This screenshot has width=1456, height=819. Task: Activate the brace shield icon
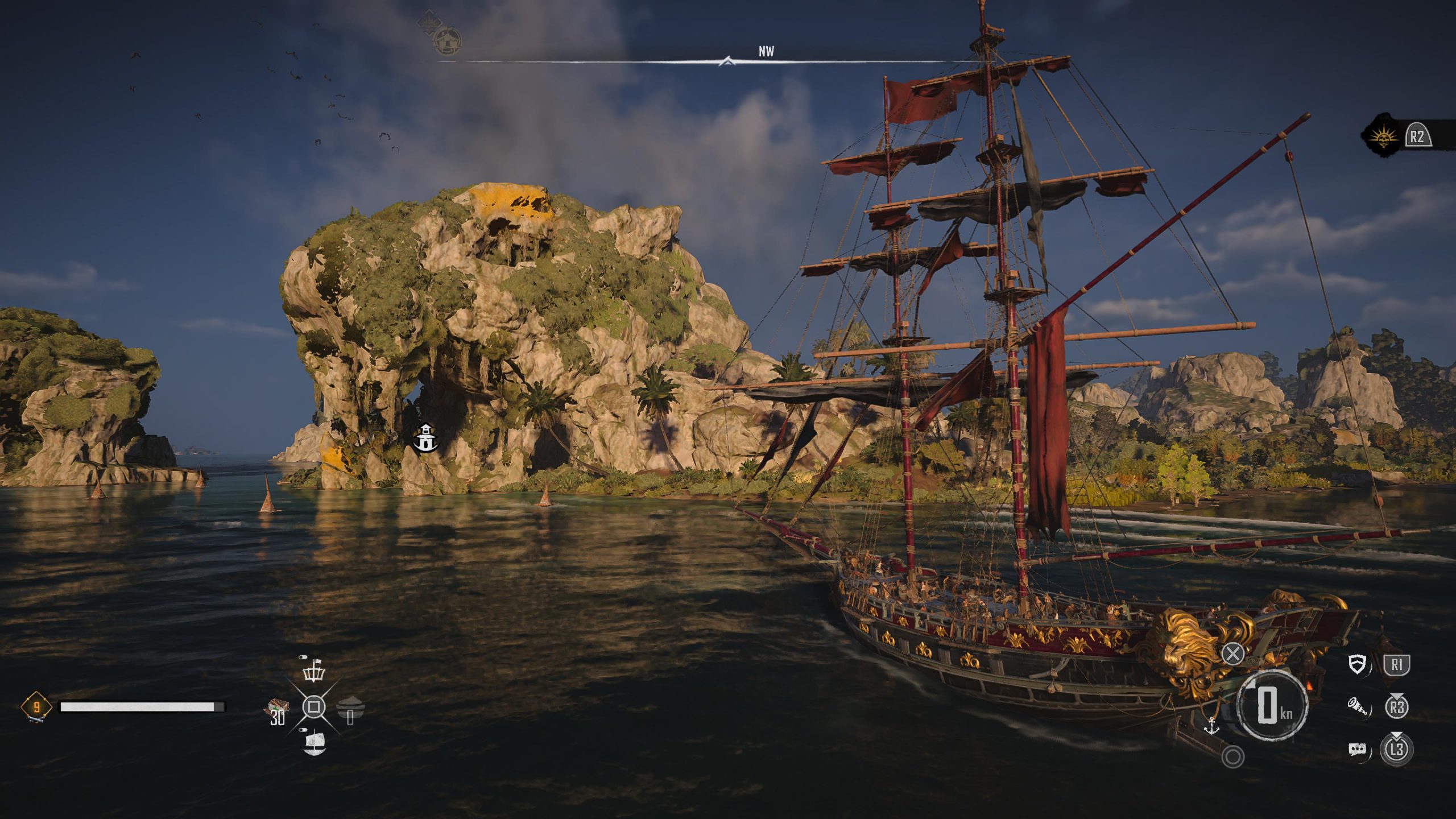tap(1358, 664)
